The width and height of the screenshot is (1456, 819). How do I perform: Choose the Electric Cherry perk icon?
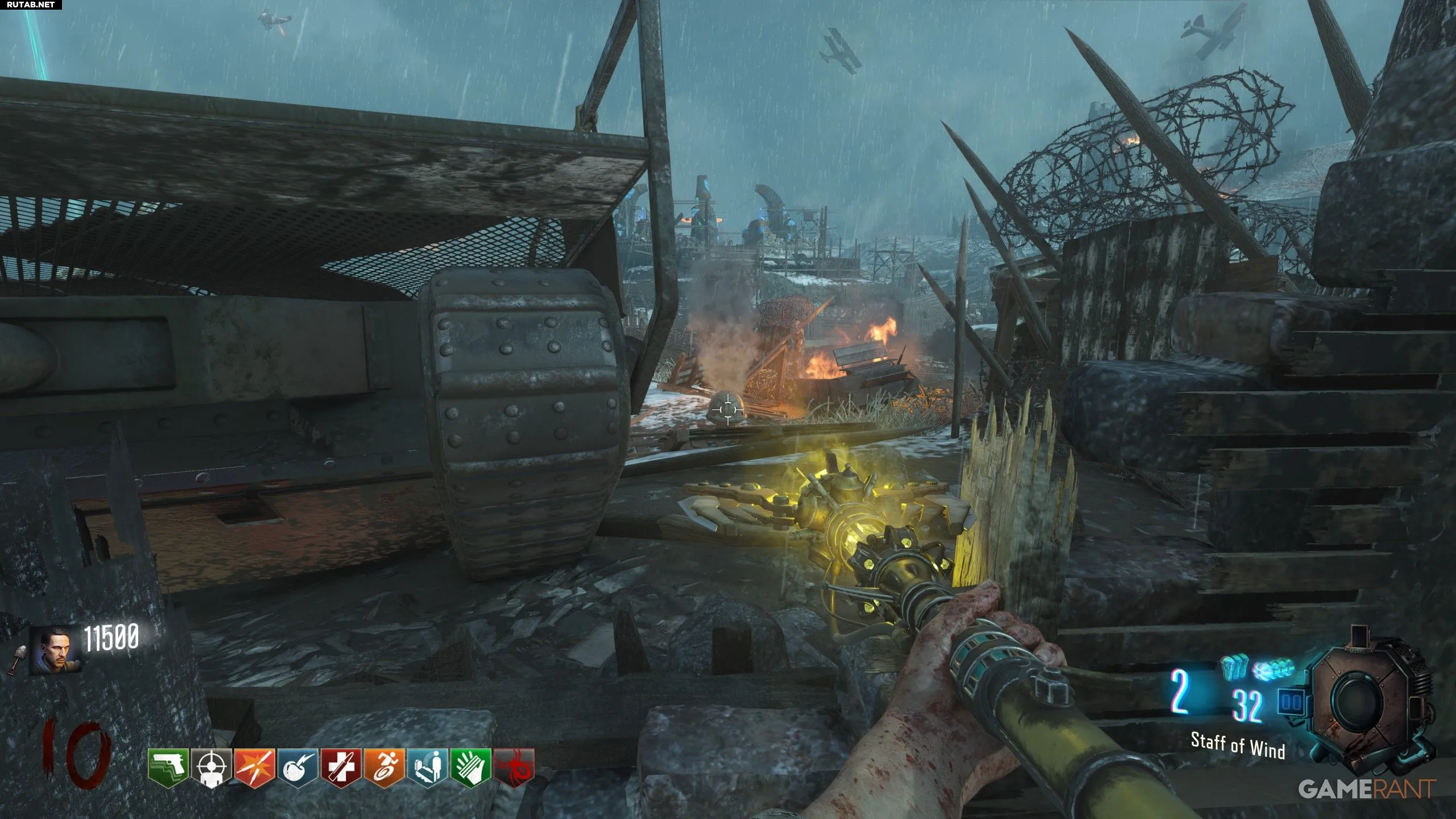[297, 767]
